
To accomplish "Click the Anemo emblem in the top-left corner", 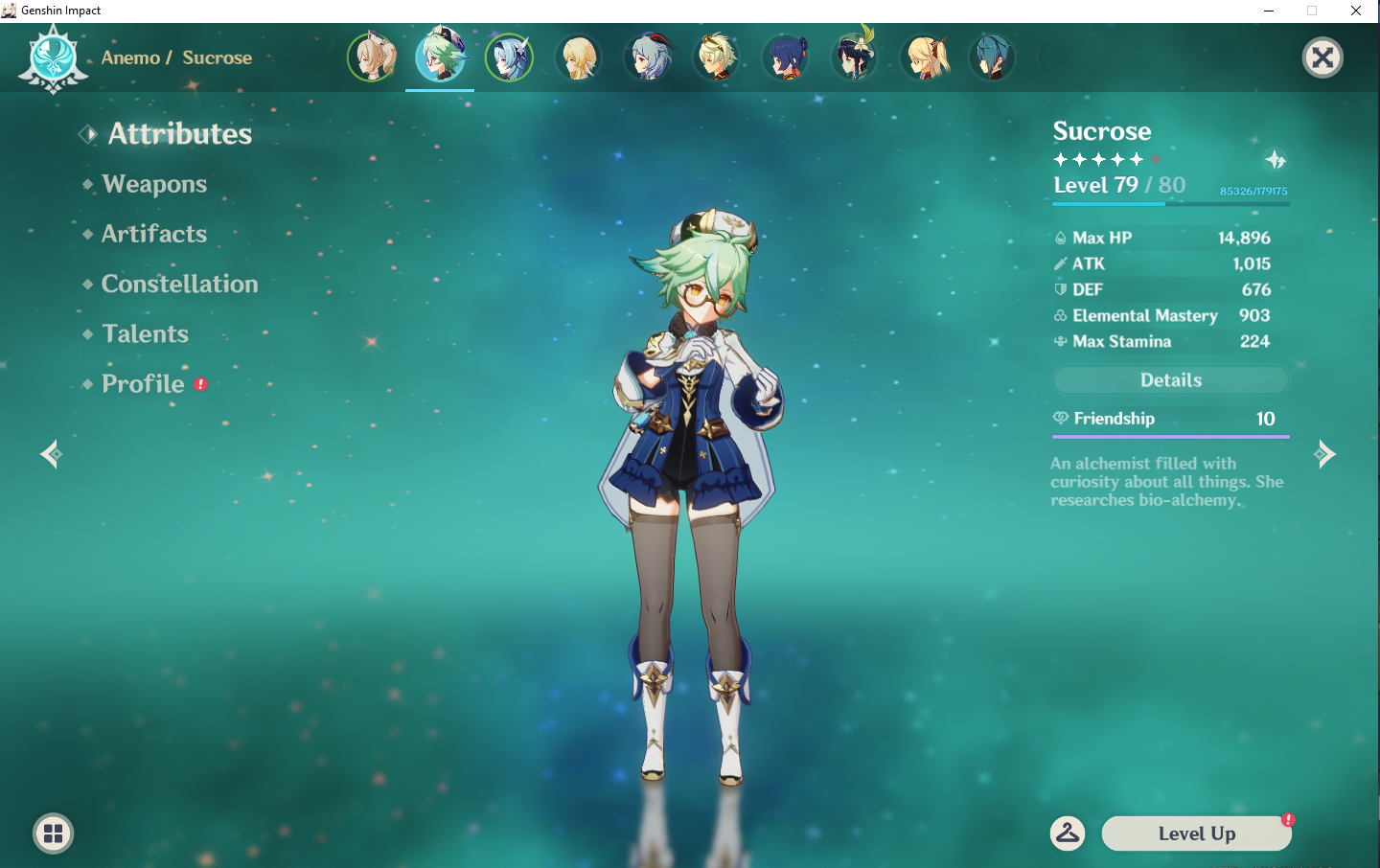I will [x=53, y=57].
